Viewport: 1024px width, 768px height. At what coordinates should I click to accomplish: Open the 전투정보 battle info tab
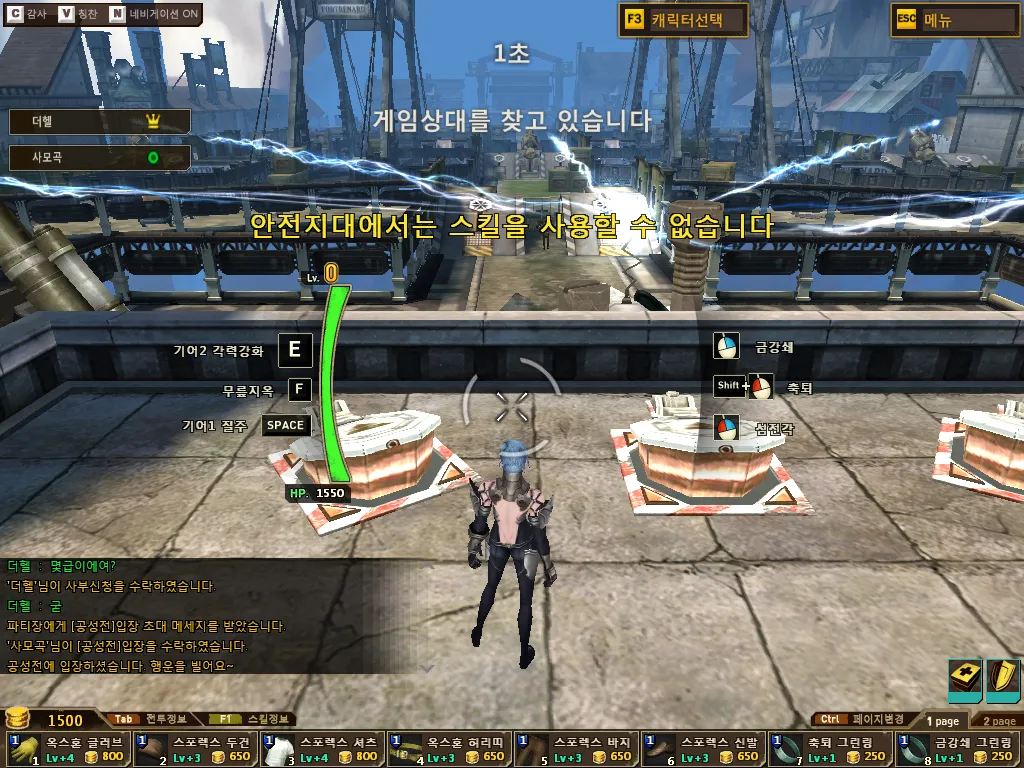[x=152, y=719]
